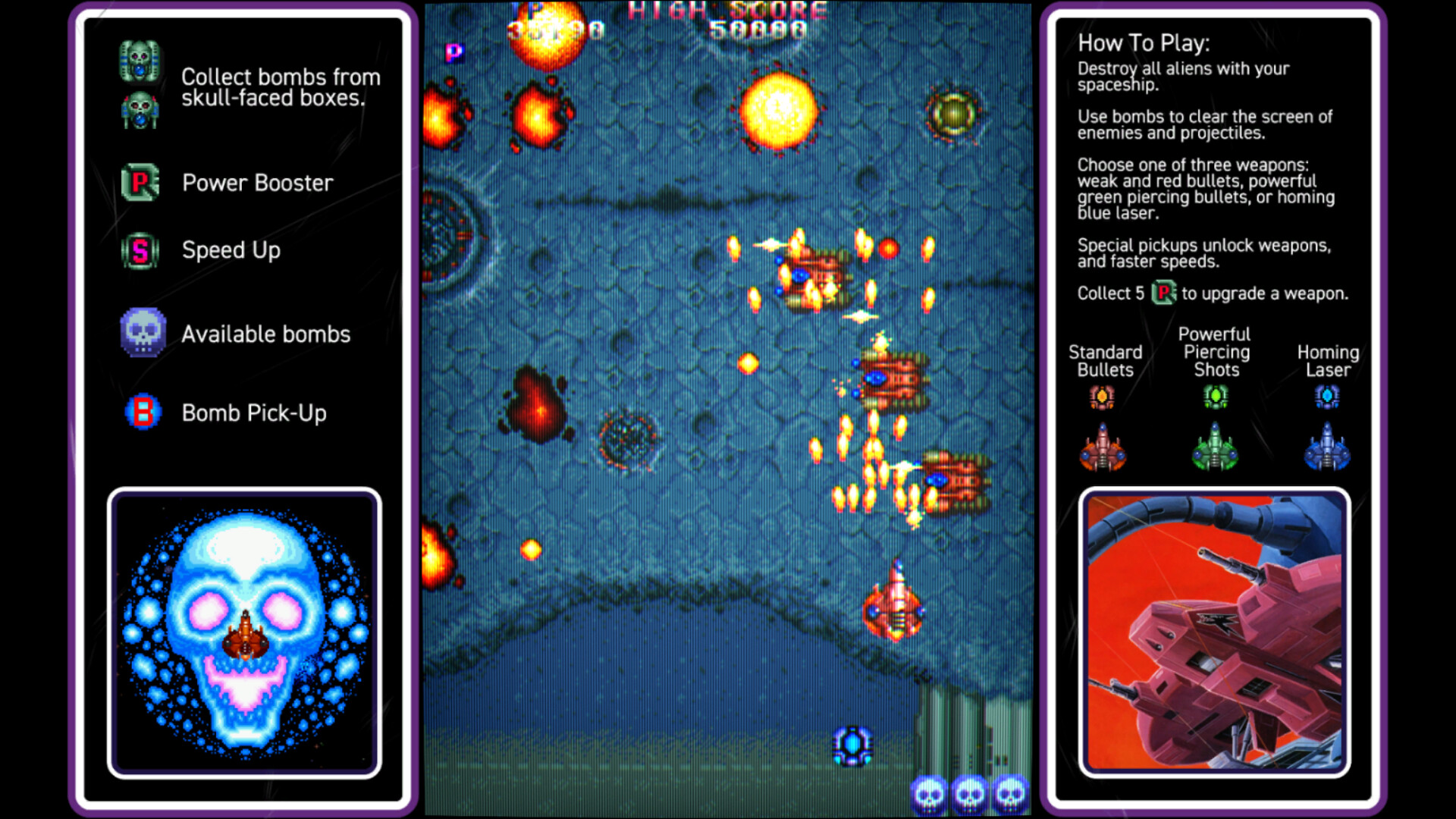
Task: Open the How To Play panel
Action: click(1145, 43)
